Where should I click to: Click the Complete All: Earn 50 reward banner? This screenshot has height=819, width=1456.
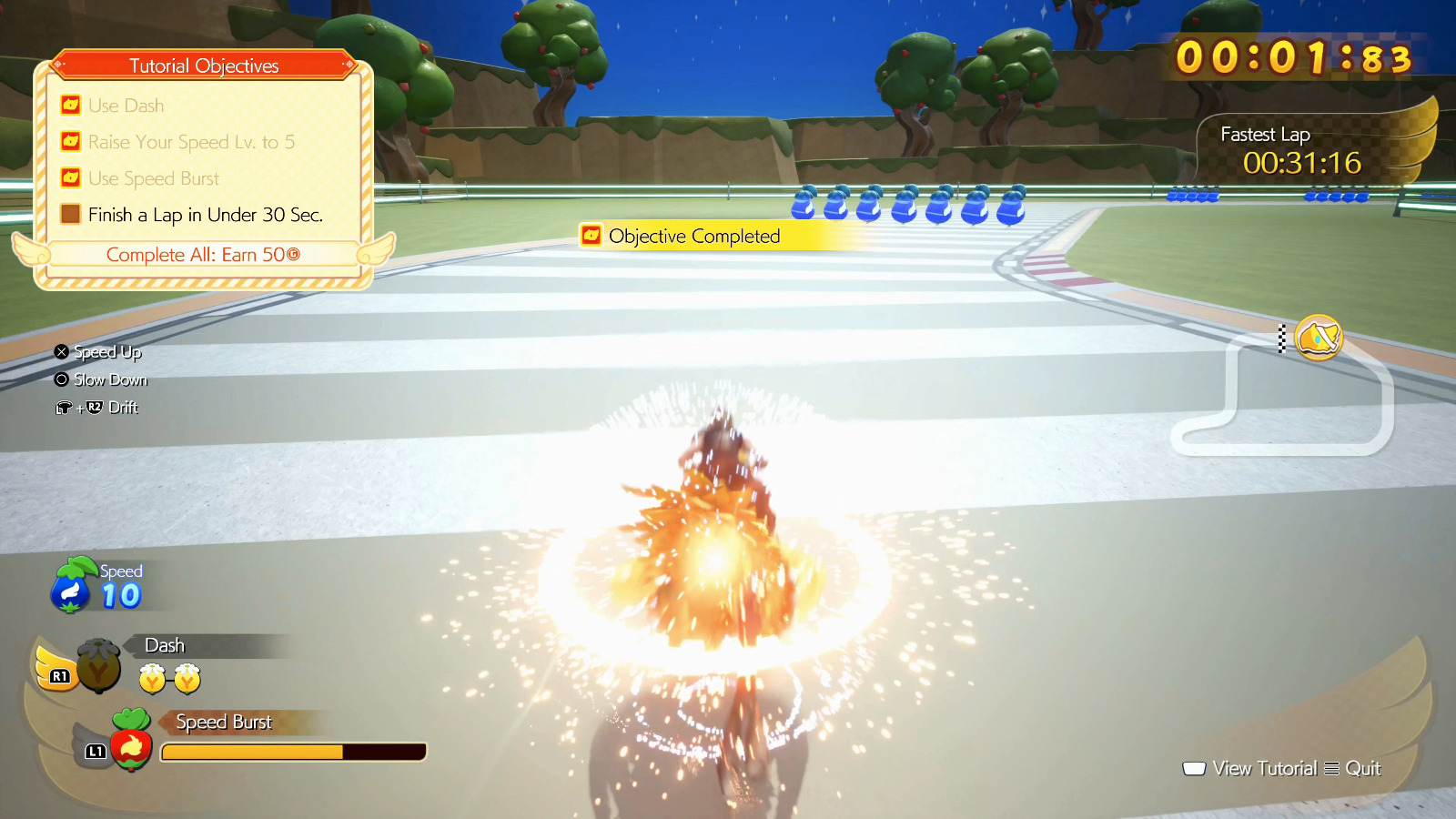[x=202, y=255]
